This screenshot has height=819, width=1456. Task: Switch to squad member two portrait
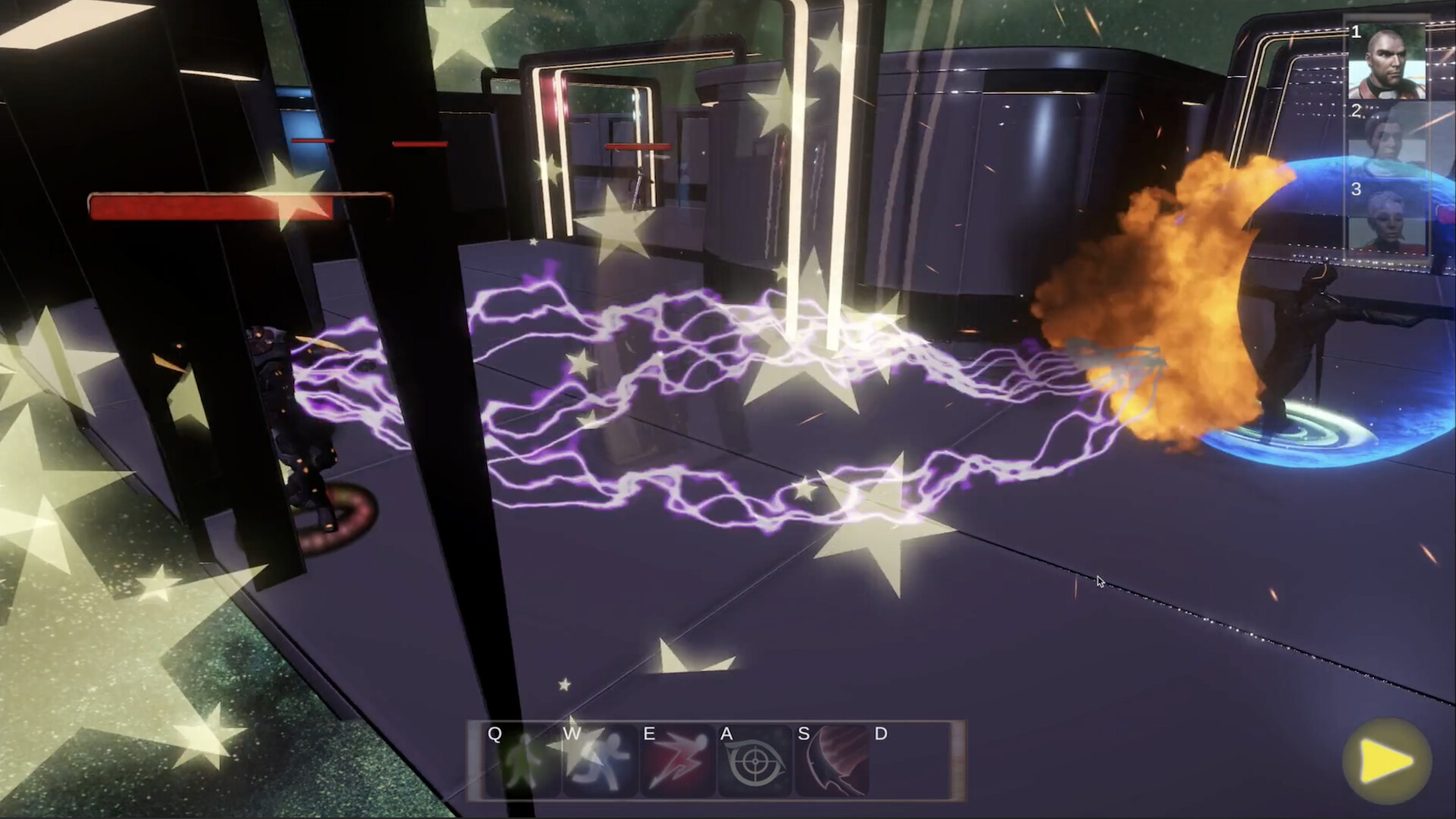(x=1386, y=140)
